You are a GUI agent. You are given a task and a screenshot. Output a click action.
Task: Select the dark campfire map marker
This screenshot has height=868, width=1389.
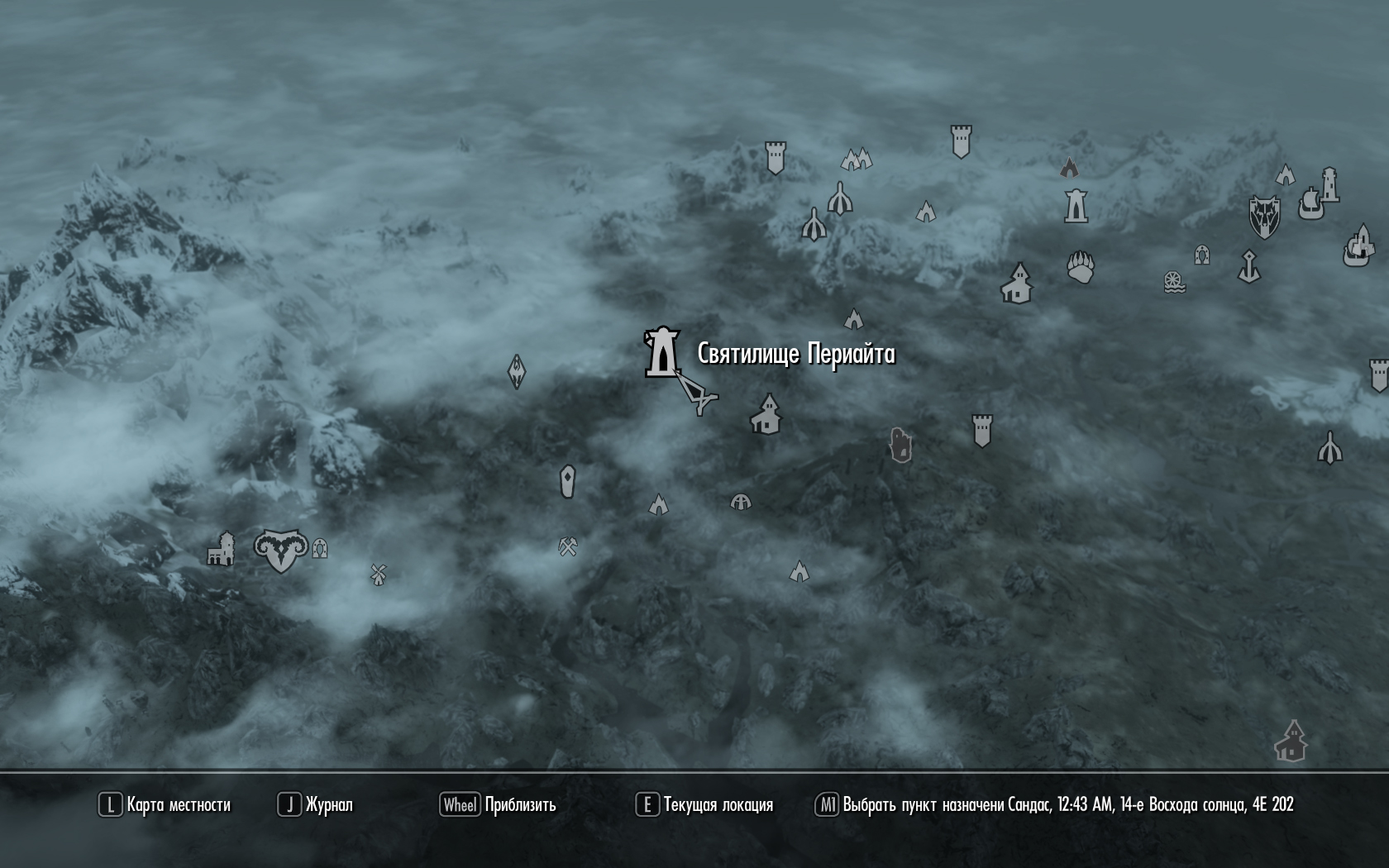1069,168
